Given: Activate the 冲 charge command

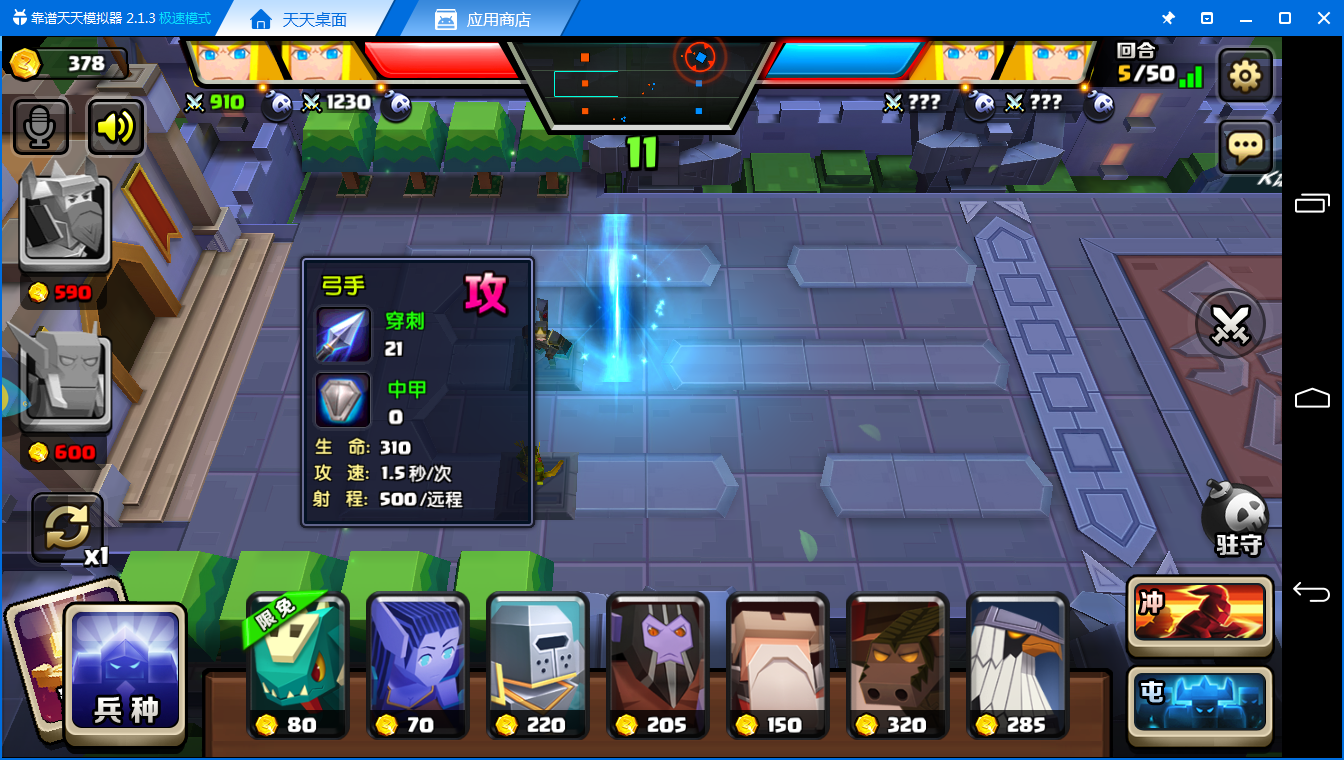Looking at the screenshot, I should (x=1200, y=612).
